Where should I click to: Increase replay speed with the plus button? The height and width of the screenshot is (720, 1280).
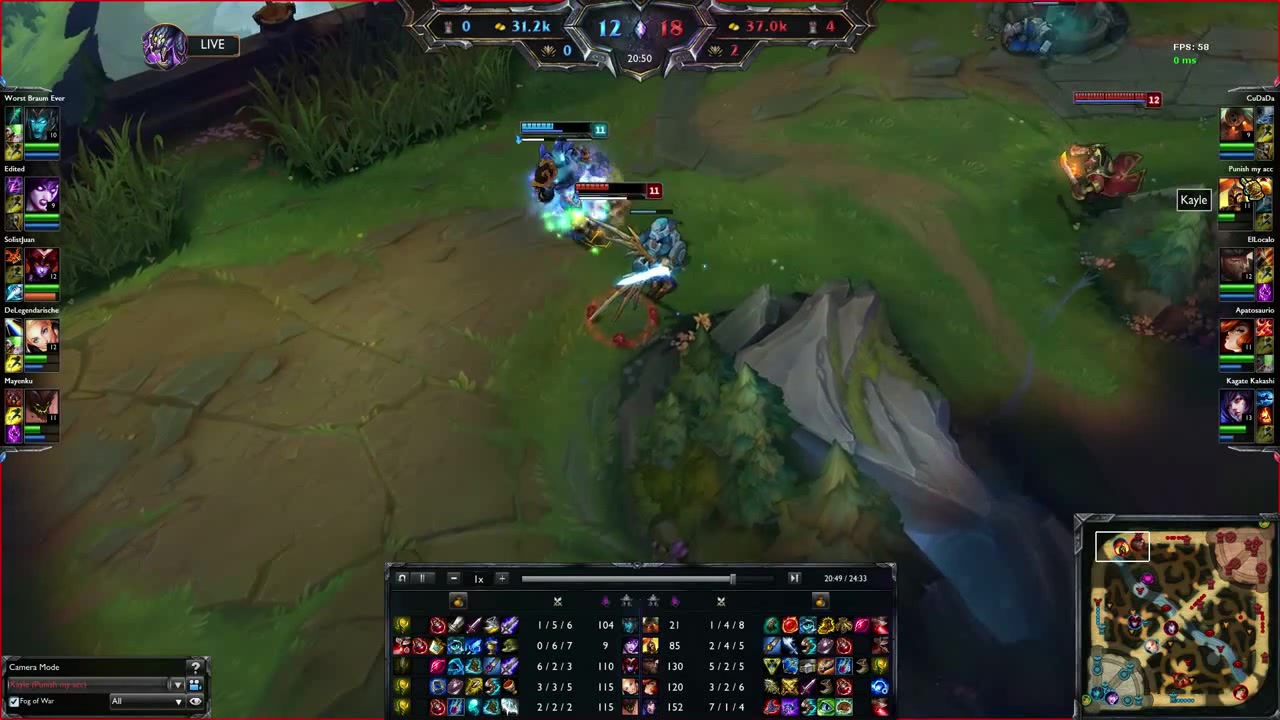502,578
